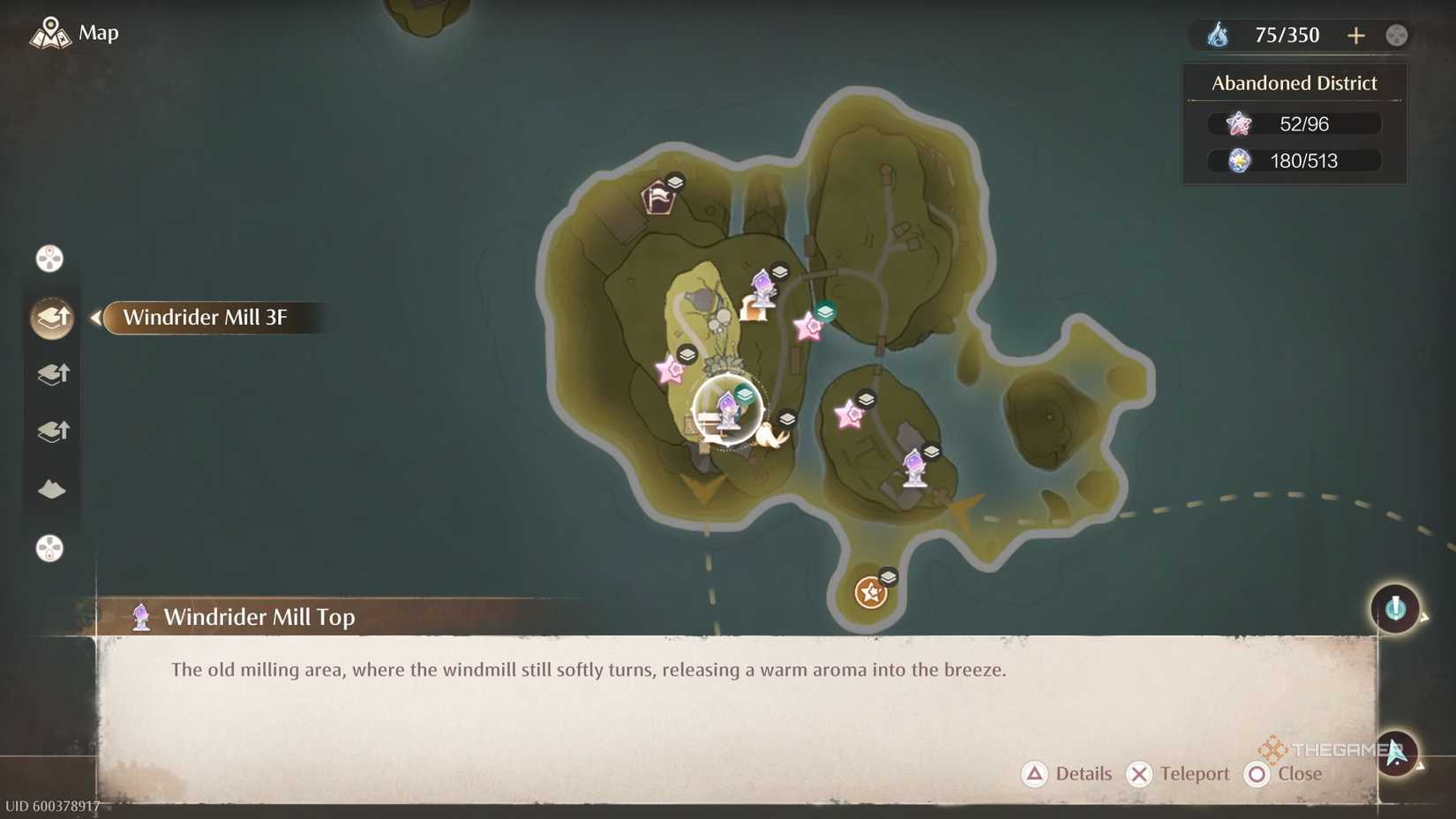
Task: Toggle the 1F floor layer view
Action: point(51,431)
